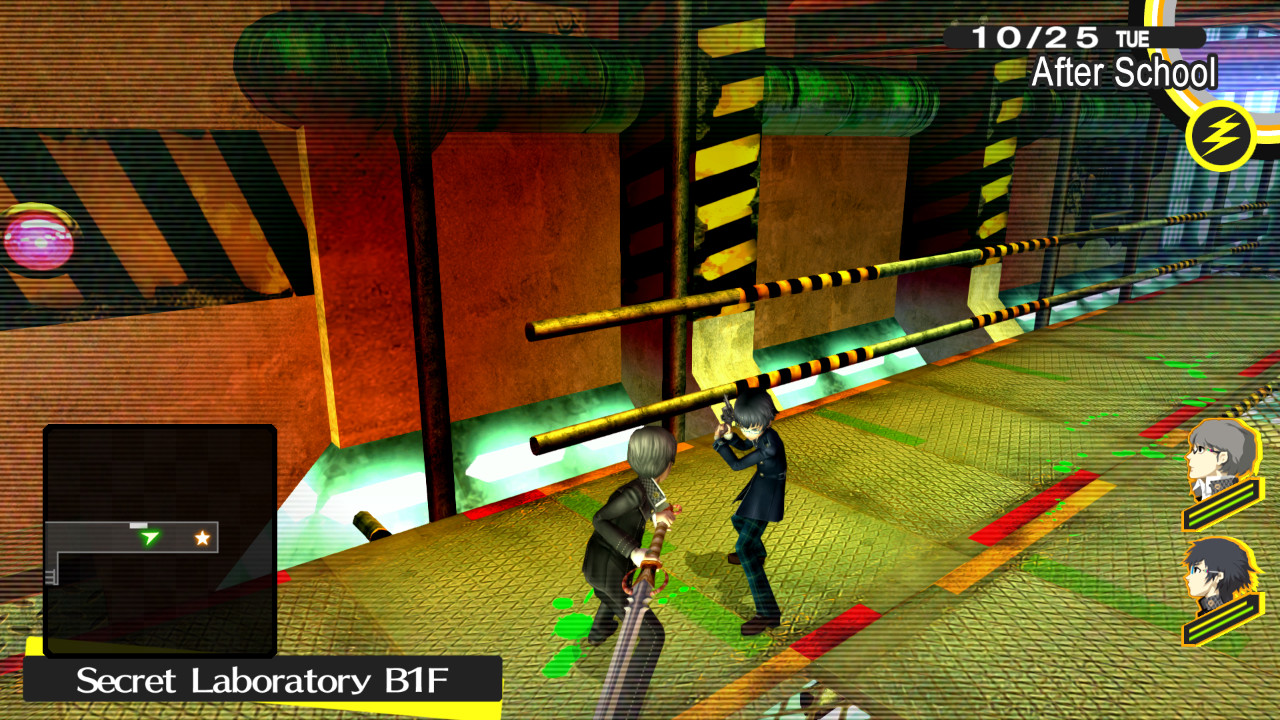This screenshot has width=1280, height=720.
Task: Select the star marker on the minimap
Action: [x=202, y=537]
